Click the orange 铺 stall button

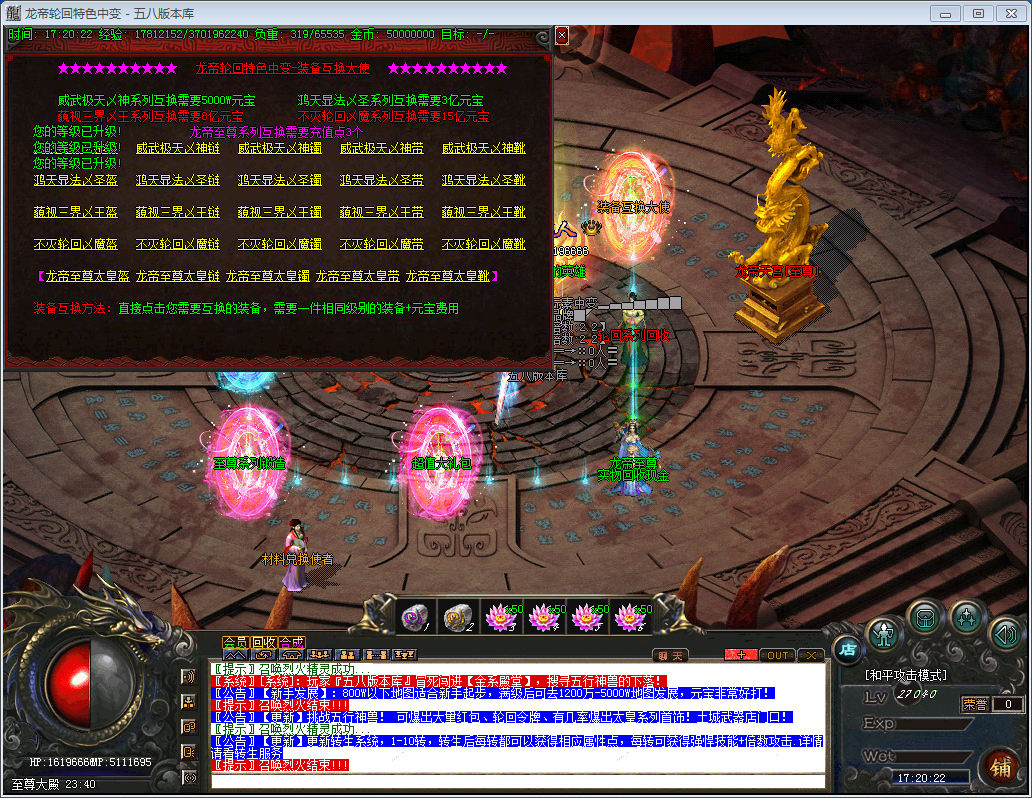pyautogui.click(x=998, y=768)
